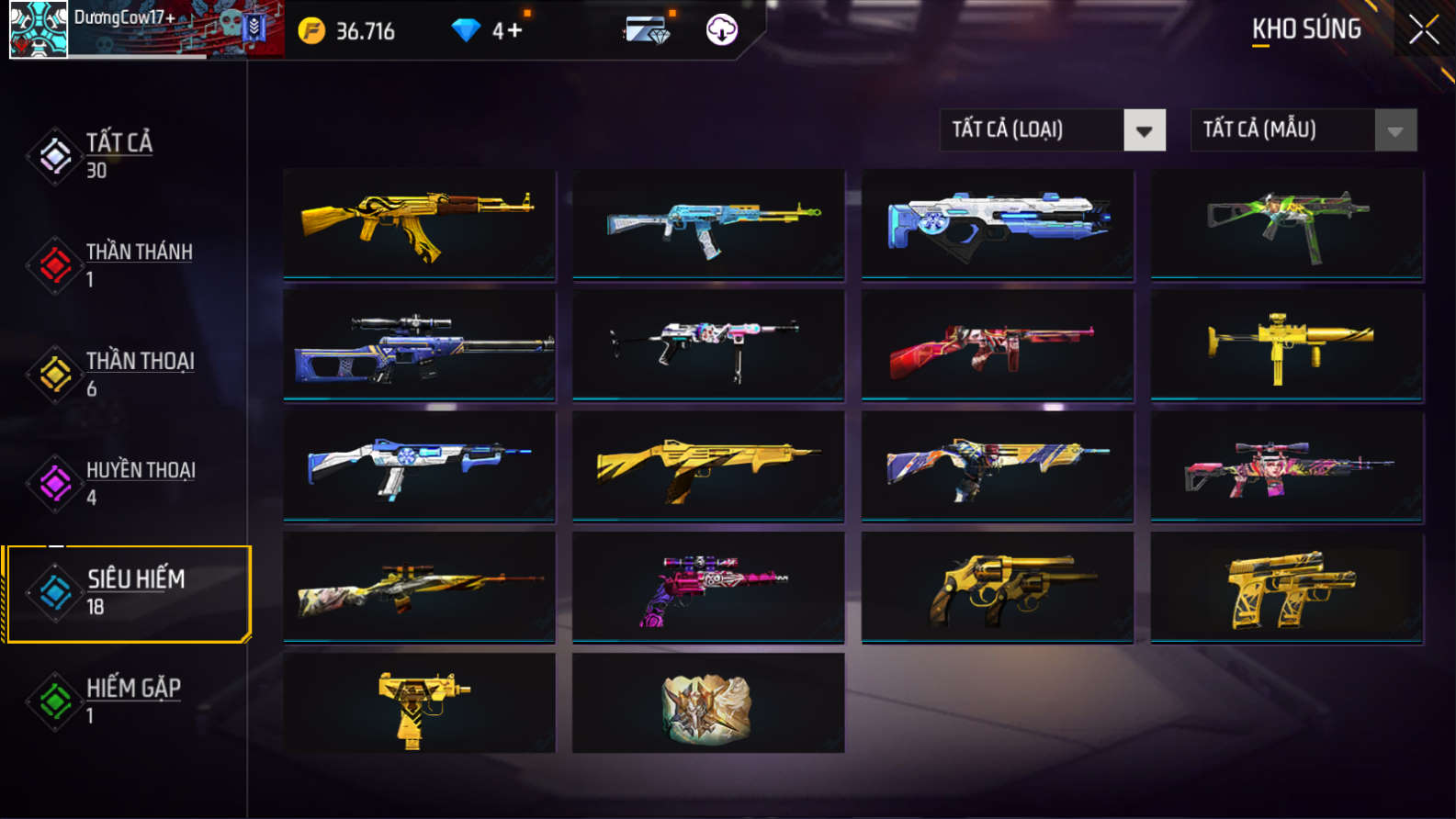
Task: Choose the golden dual revolvers skin
Action: pos(997,587)
